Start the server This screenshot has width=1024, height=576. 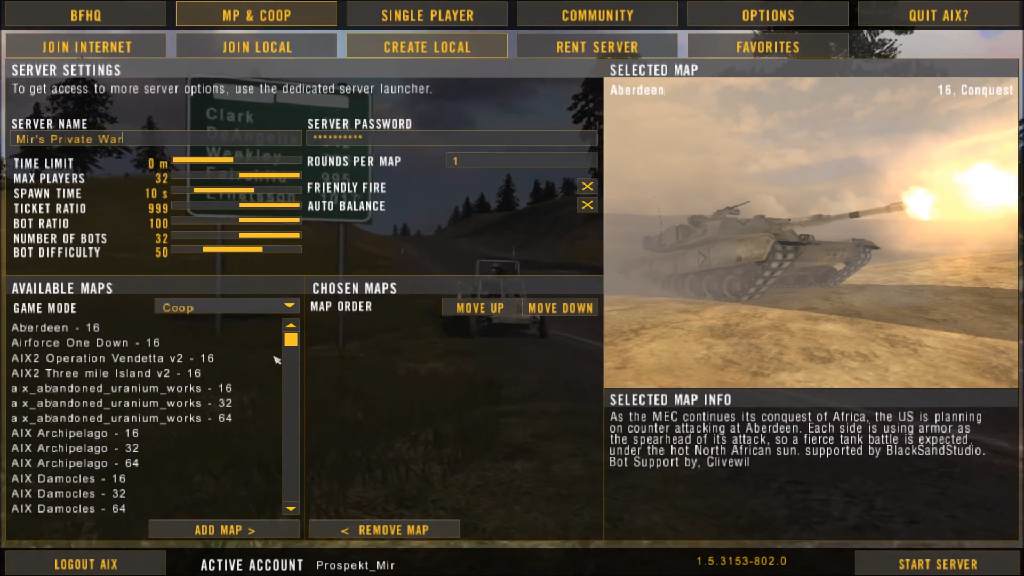tap(938, 564)
